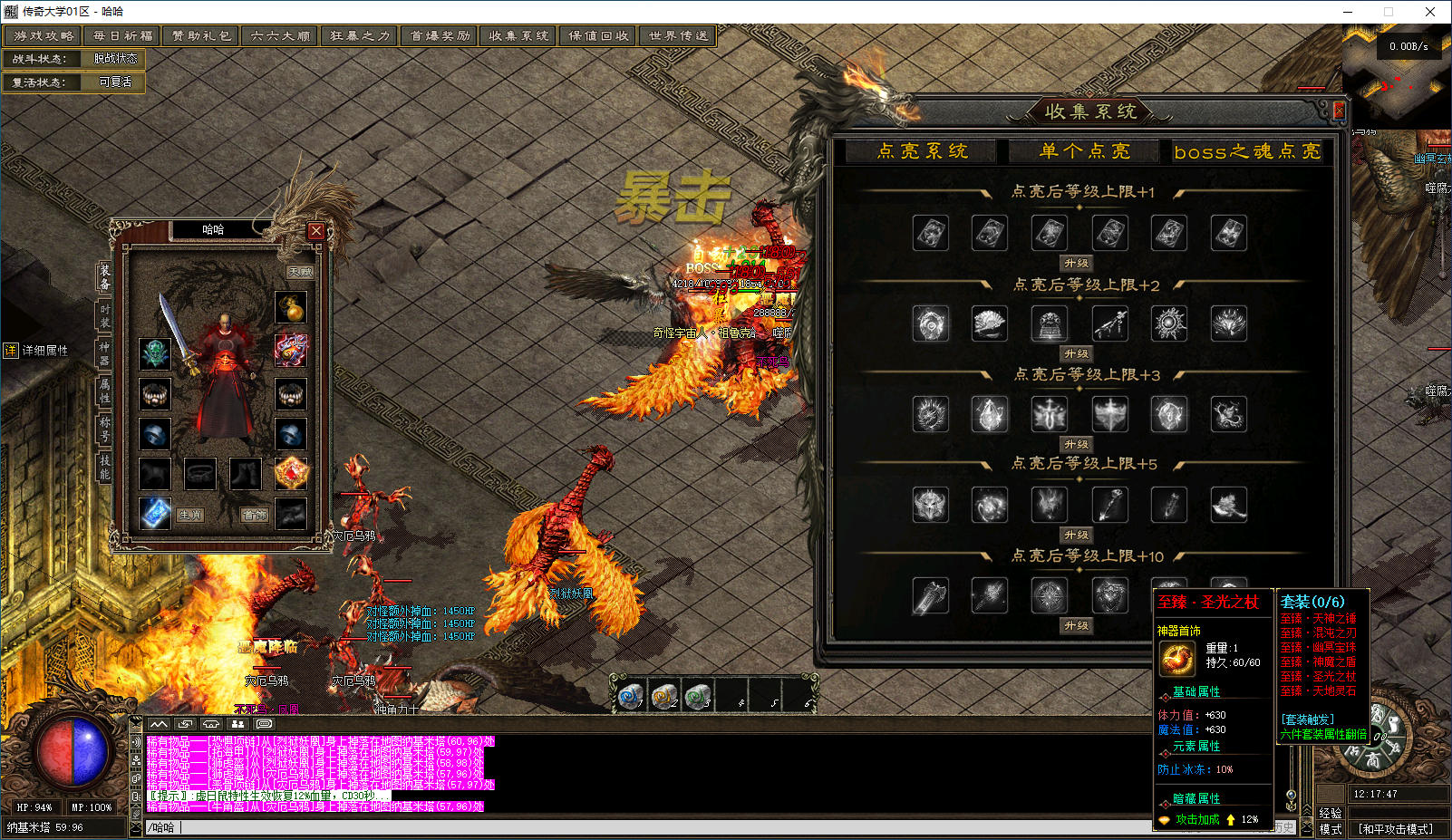1452x840 pixels.
Task: Open the 每日祈福 daily blessing menu
Action: click(x=122, y=35)
